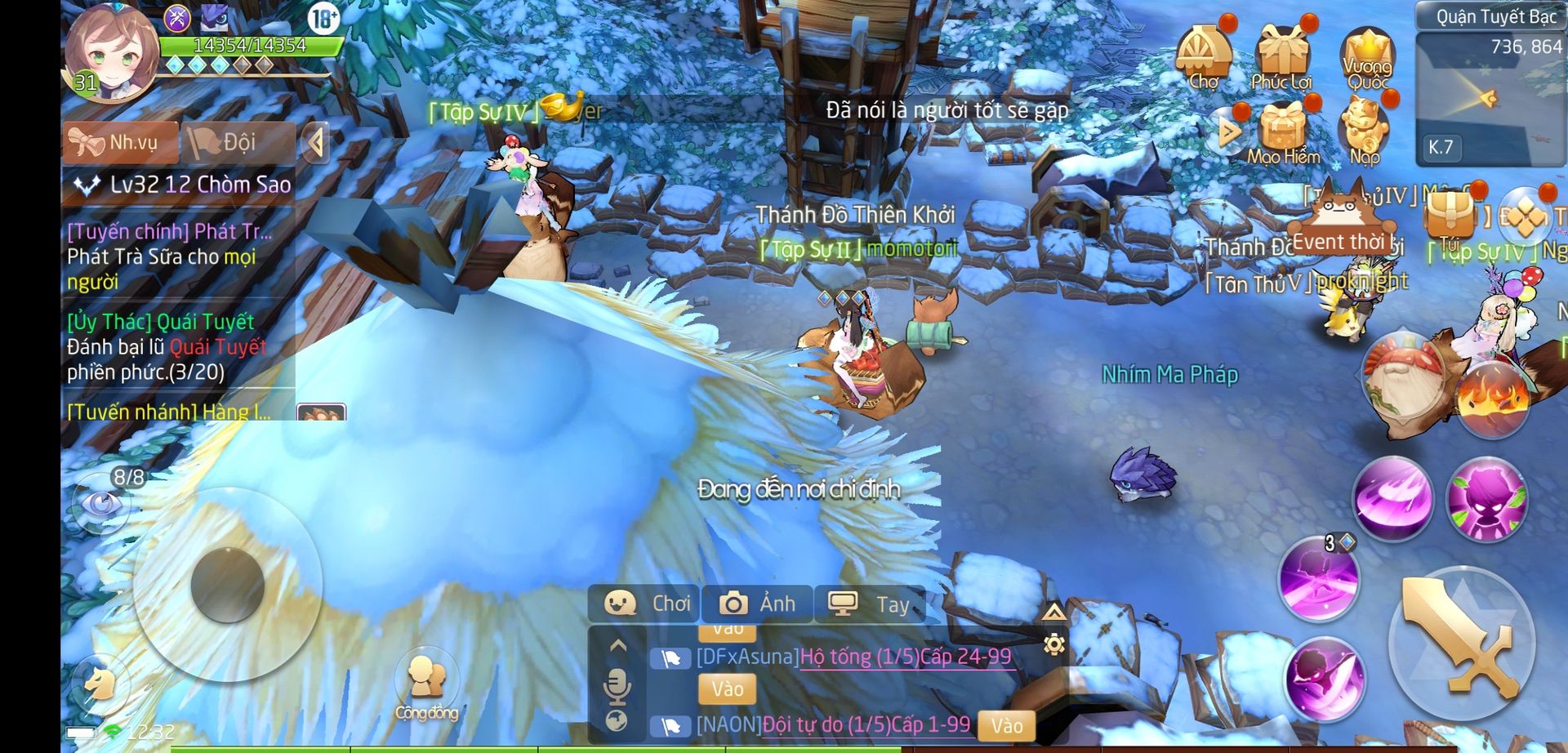Image resolution: width=1568 pixels, height=753 pixels.
Task: Open the Chợ market icon
Action: [x=1203, y=57]
